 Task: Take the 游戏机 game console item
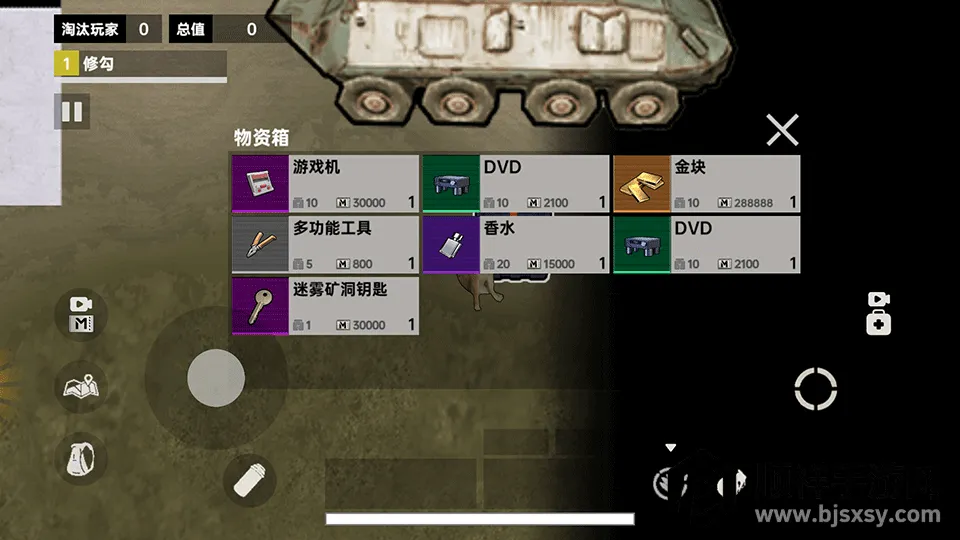click(x=325, y=184)
